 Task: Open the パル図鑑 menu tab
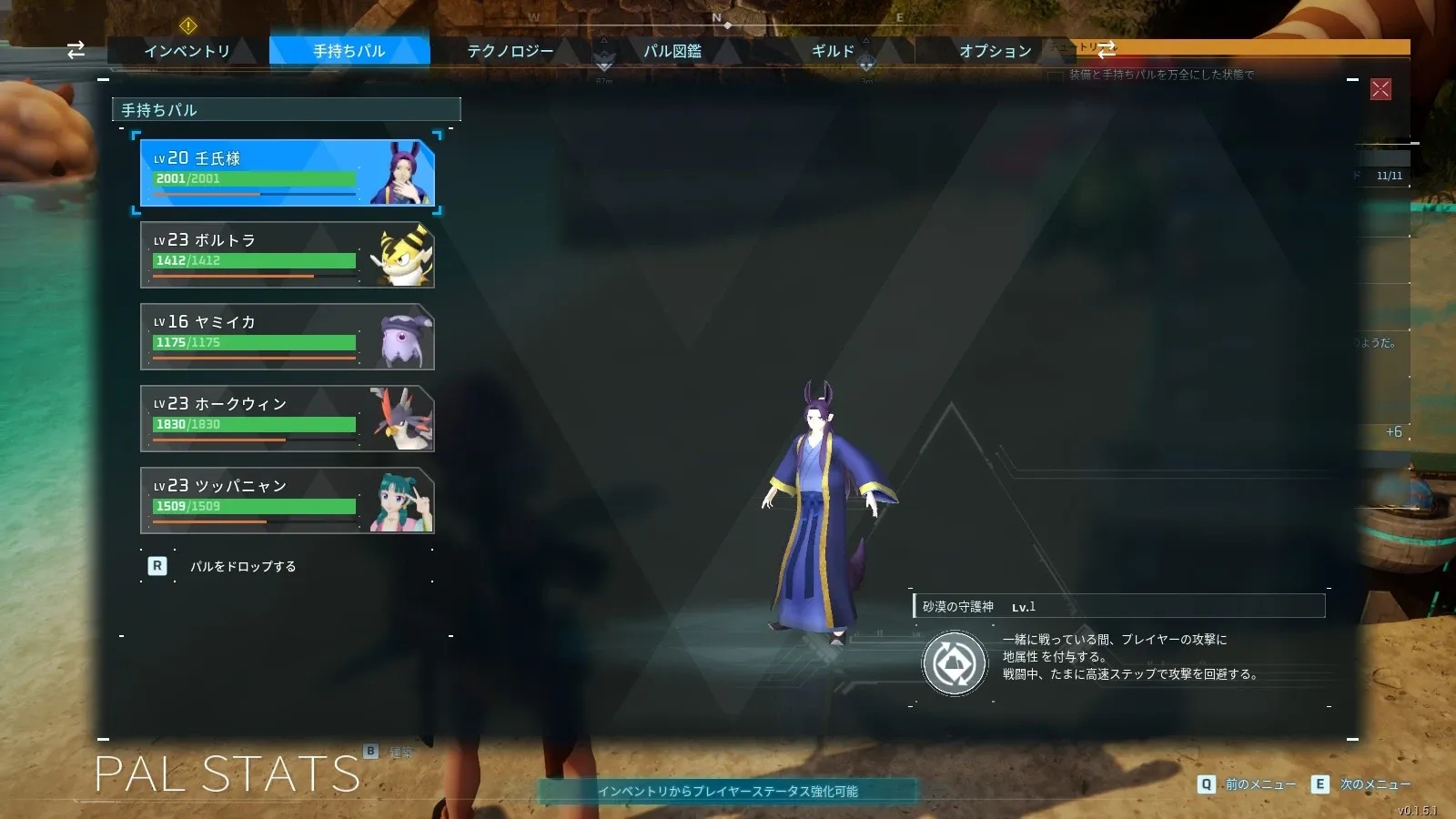[673, 51]
